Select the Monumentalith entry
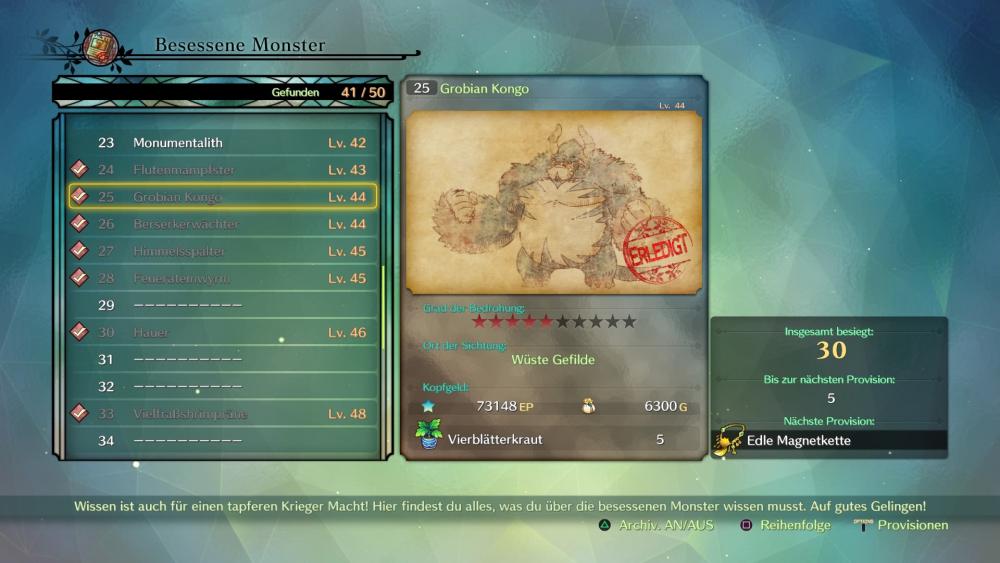Image resolution: width=1000 pixels, height=563 pixels. click(x=222, y=143)
